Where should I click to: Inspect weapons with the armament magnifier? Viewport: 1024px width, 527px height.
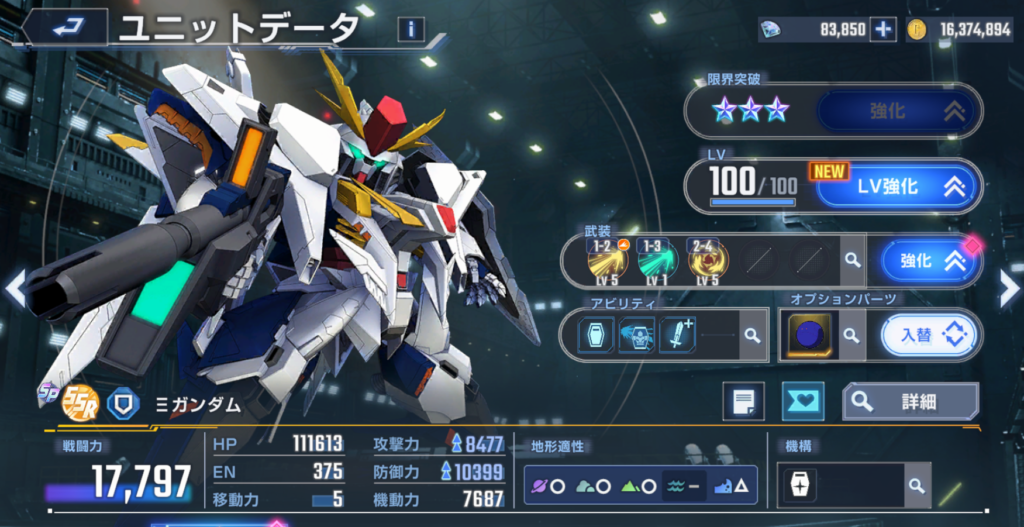pos(851,260)
